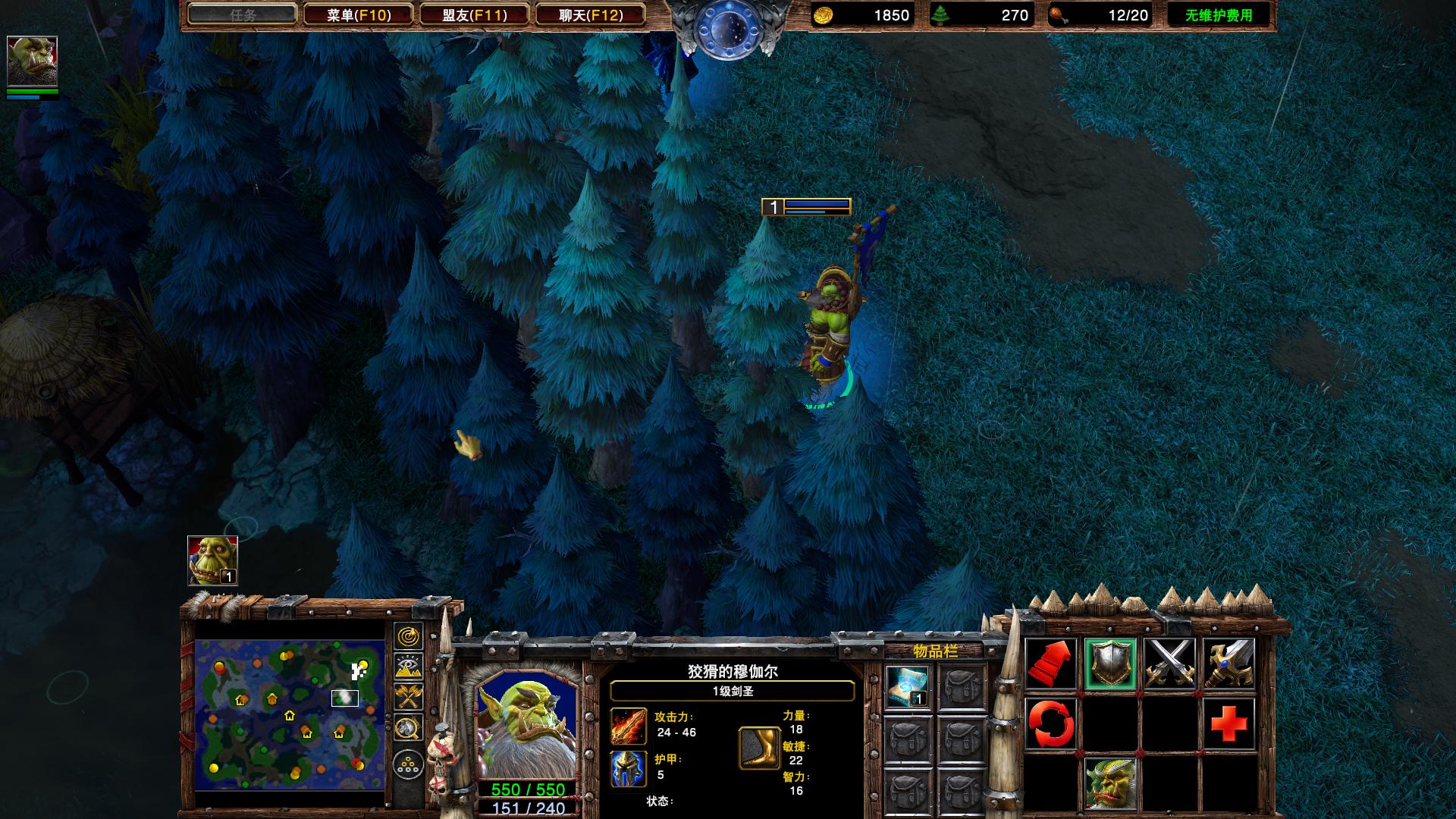
Task: Open the 盟友 (F11) allies panel
Action: tap(474, 14)
